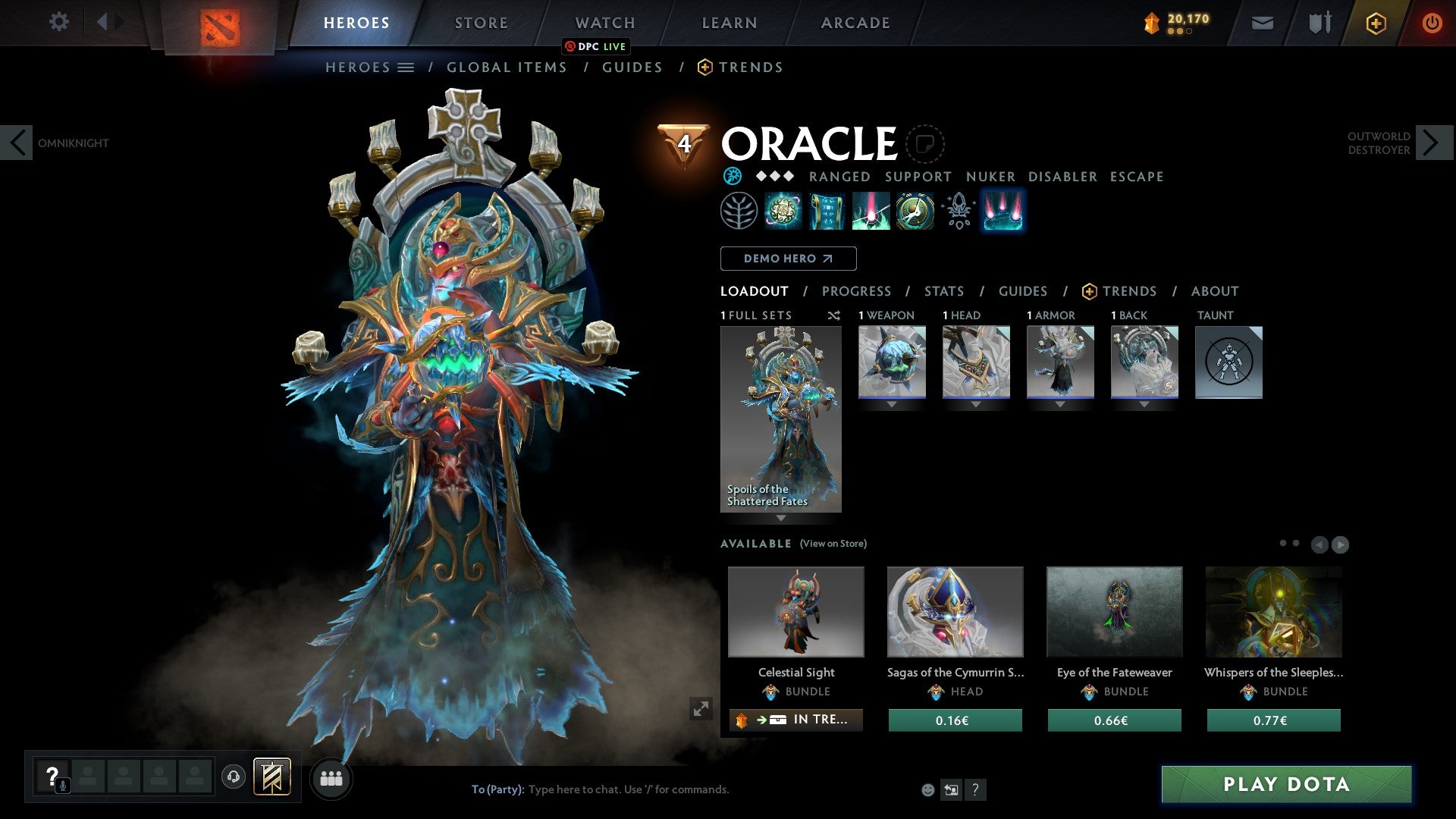Expand the Spoils of the Shattered Fates set
This screenshot has width=1456, height=819.
(x=780, y=519)
